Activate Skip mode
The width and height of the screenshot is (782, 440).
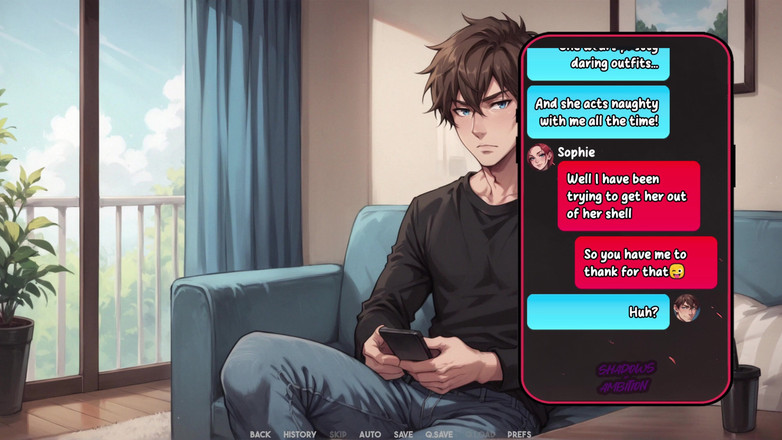click(338, 434)
